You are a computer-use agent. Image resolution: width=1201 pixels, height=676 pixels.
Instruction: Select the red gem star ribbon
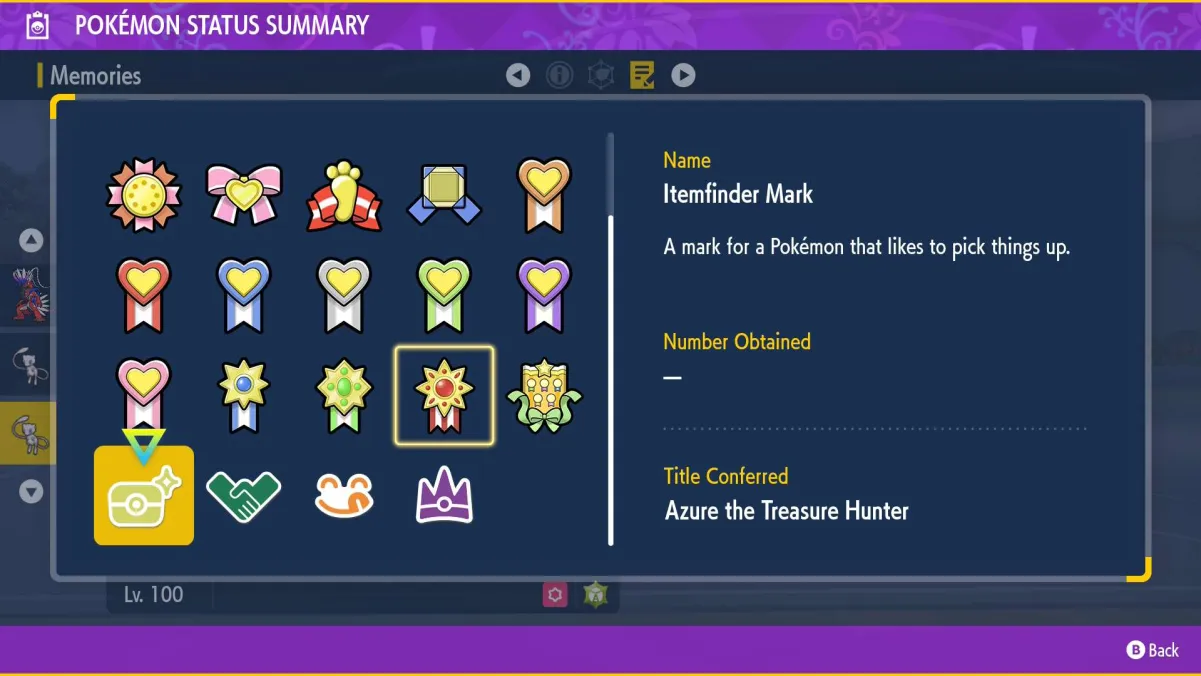(x=444, y=396)
